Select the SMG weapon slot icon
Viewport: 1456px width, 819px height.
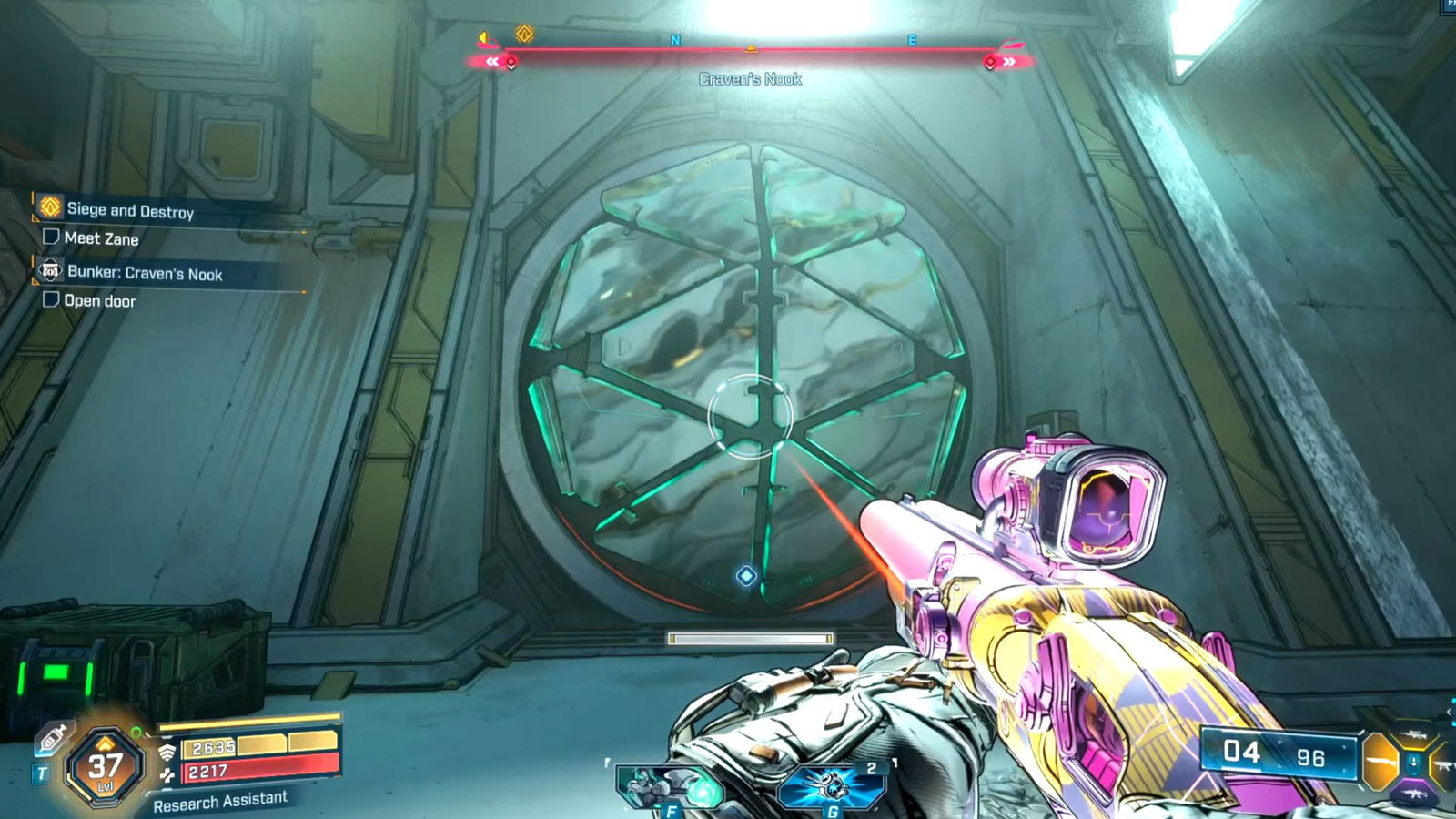(x=1445, y=766)
